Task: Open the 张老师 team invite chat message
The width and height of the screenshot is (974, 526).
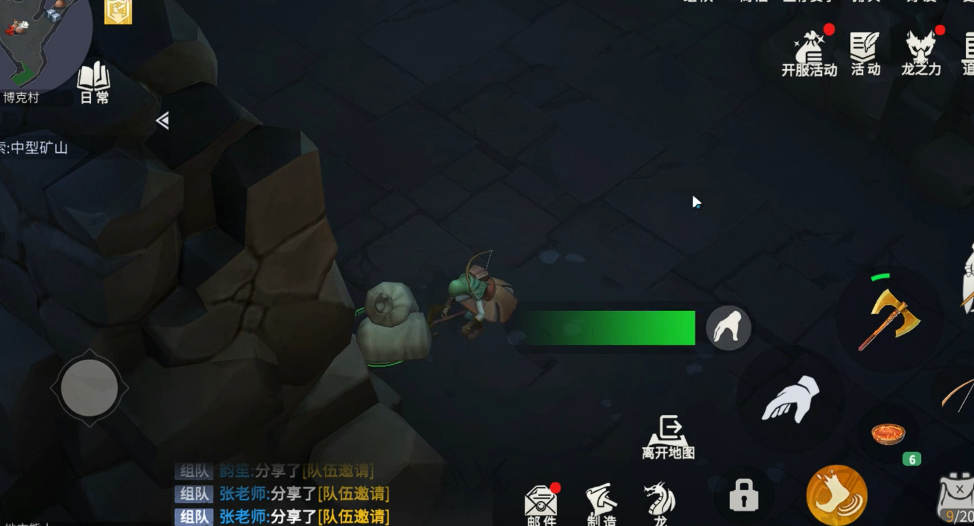Action: (303, 494)
